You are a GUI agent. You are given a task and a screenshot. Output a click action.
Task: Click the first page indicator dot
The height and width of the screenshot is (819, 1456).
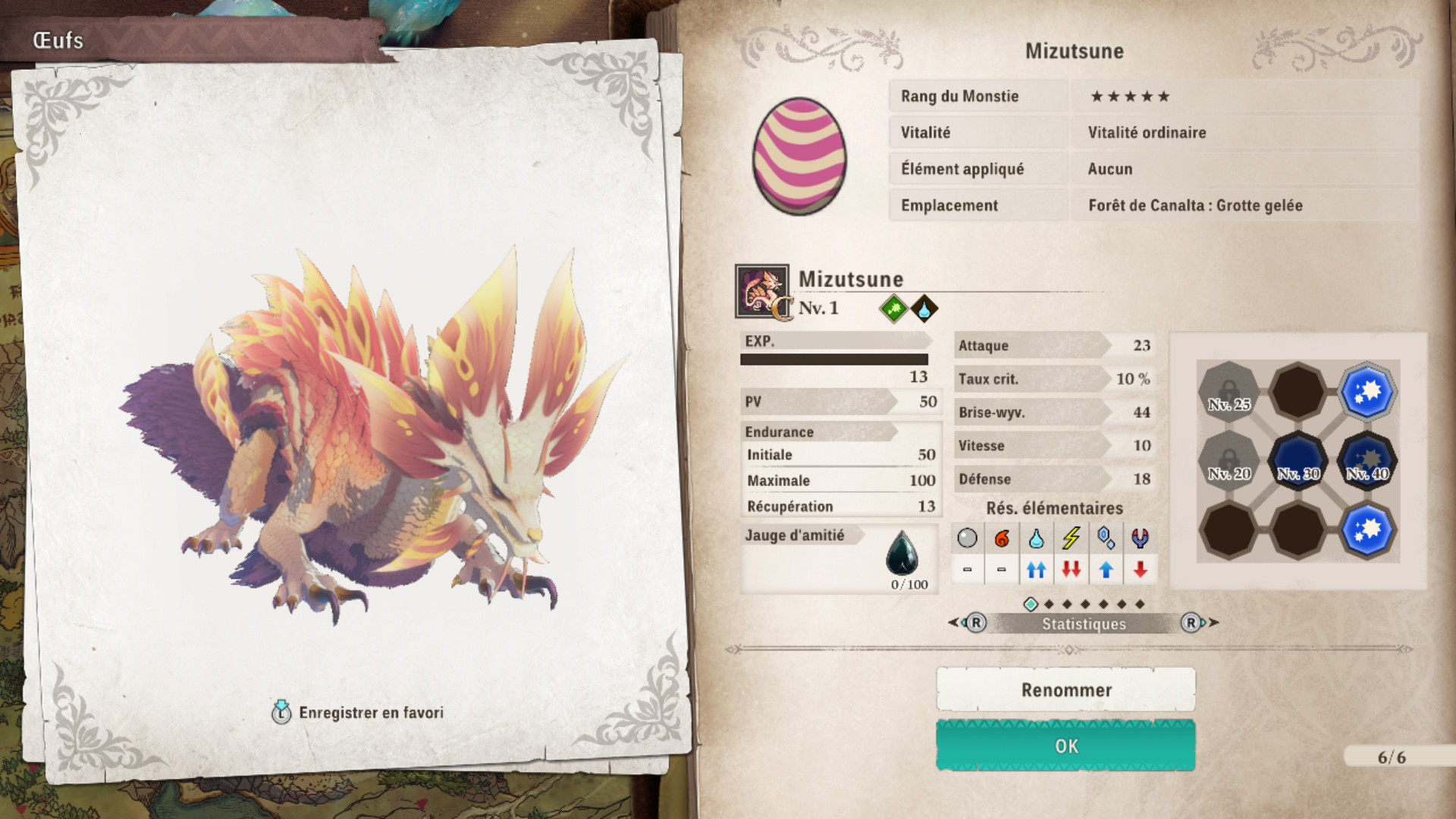(1031, 604)
